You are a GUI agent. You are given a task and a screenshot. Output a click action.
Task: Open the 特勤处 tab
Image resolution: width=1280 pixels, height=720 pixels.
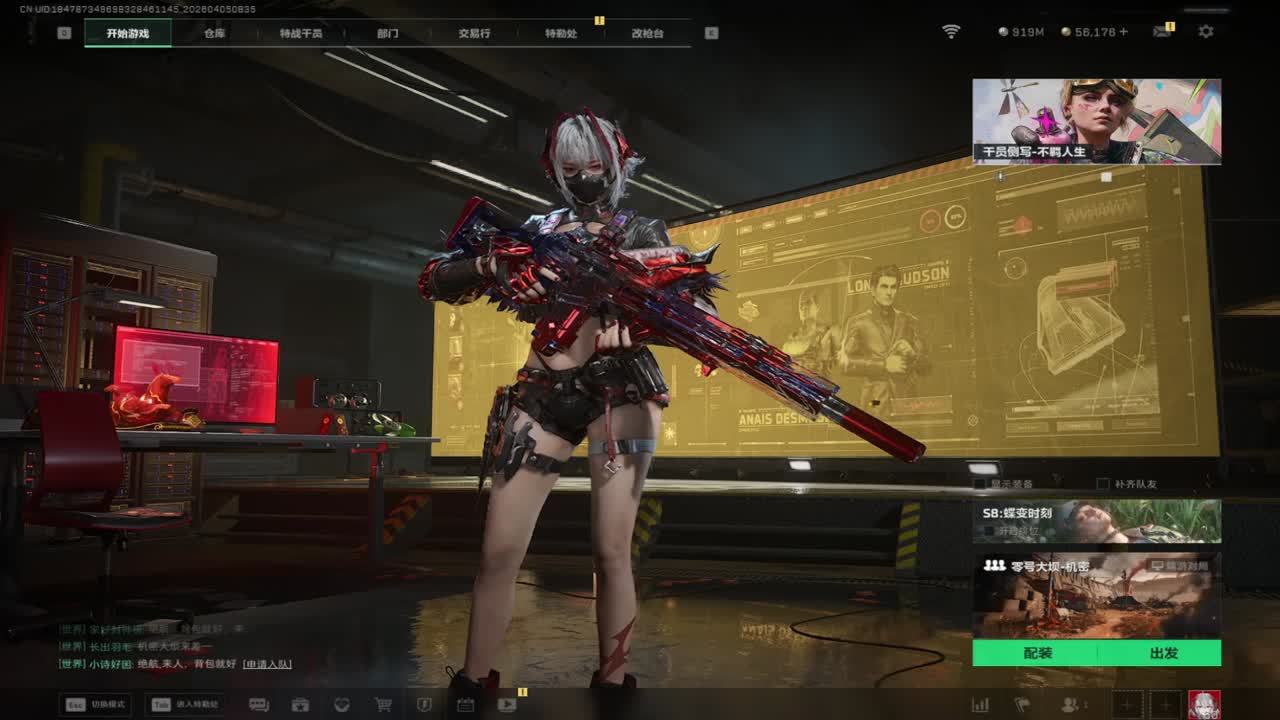click(x=561, y=33)
